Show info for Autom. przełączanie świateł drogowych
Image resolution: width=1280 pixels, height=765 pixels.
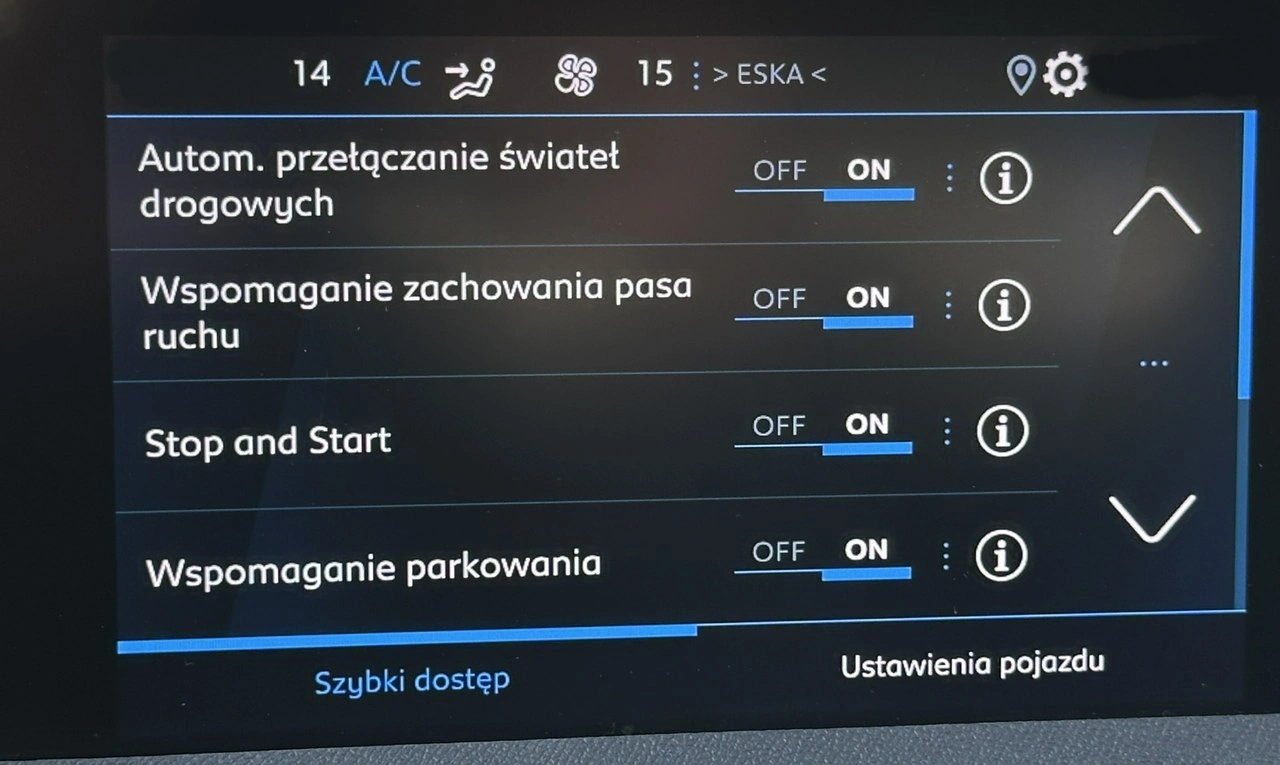[x=1005, y=177]
